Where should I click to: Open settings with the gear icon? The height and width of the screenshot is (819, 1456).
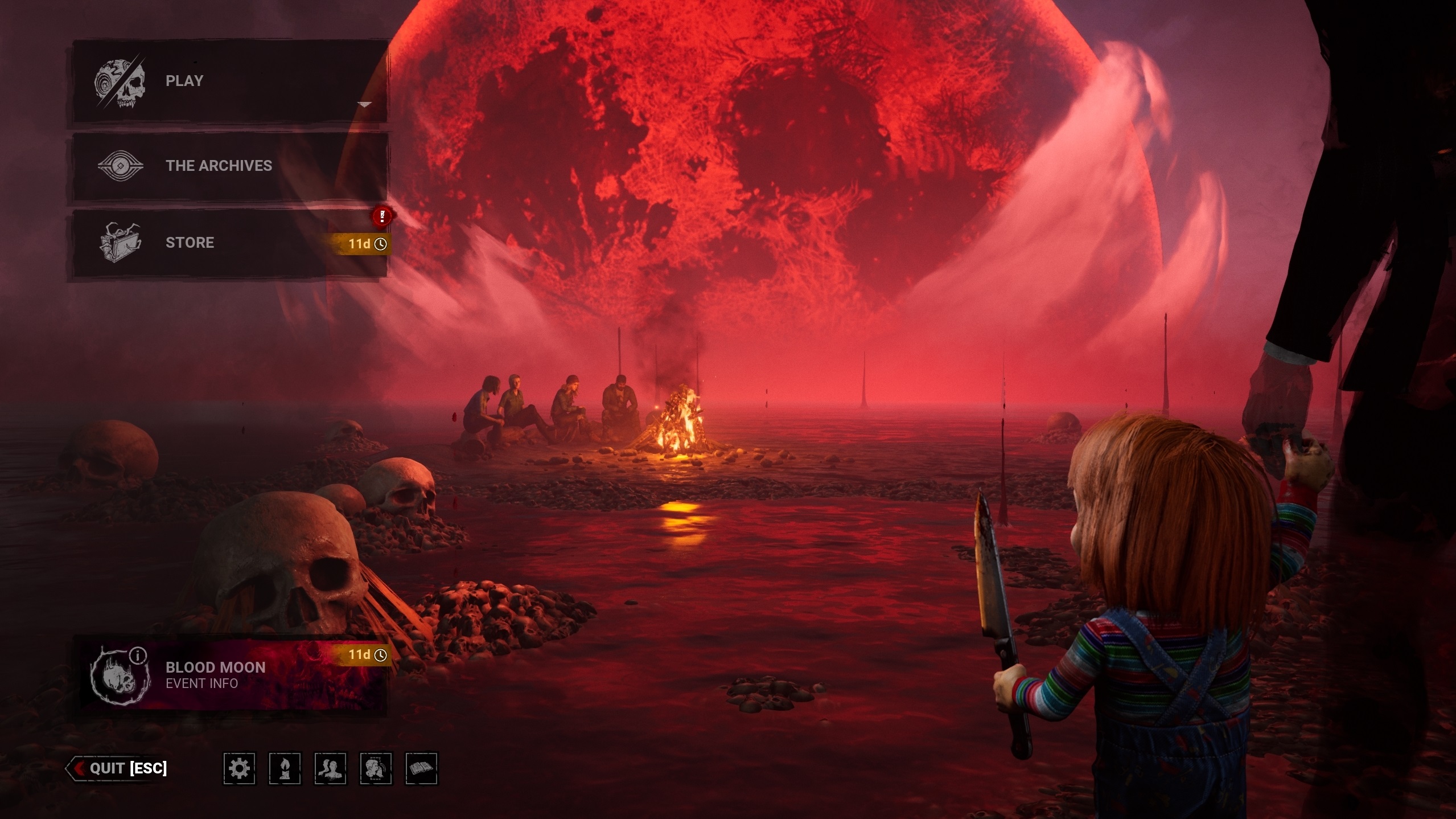(239, 769)
